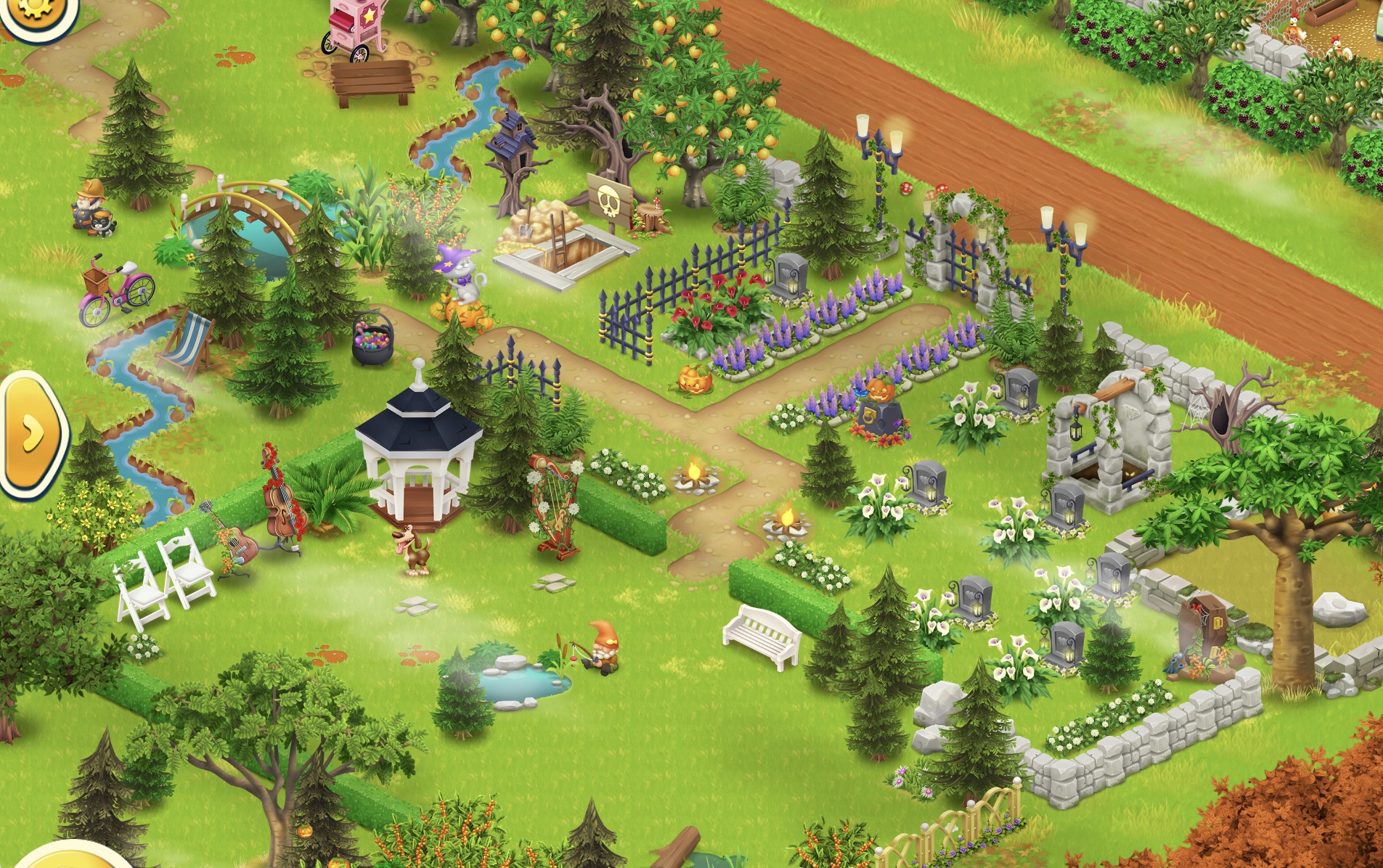
Task: Expand the yellow arrow side panel
Action: tap(32, 434)
